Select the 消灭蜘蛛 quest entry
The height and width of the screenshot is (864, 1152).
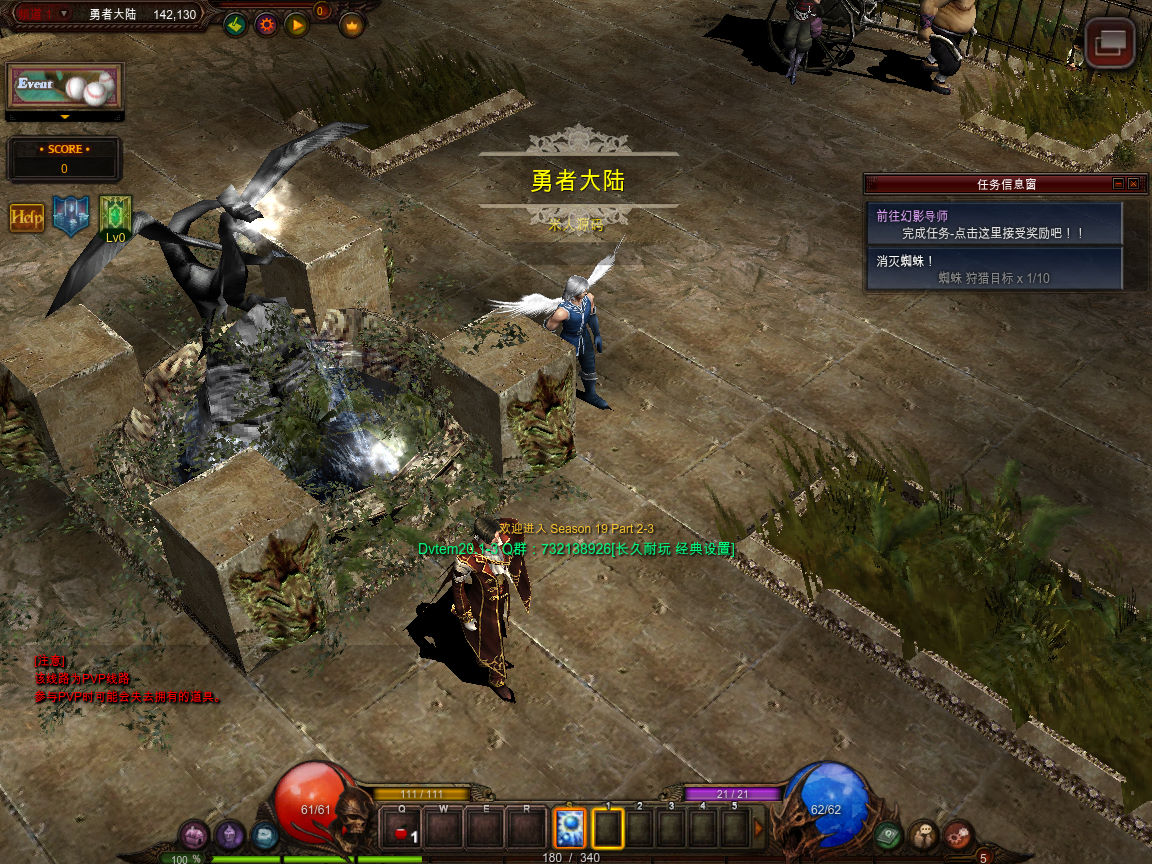point(994,269)
